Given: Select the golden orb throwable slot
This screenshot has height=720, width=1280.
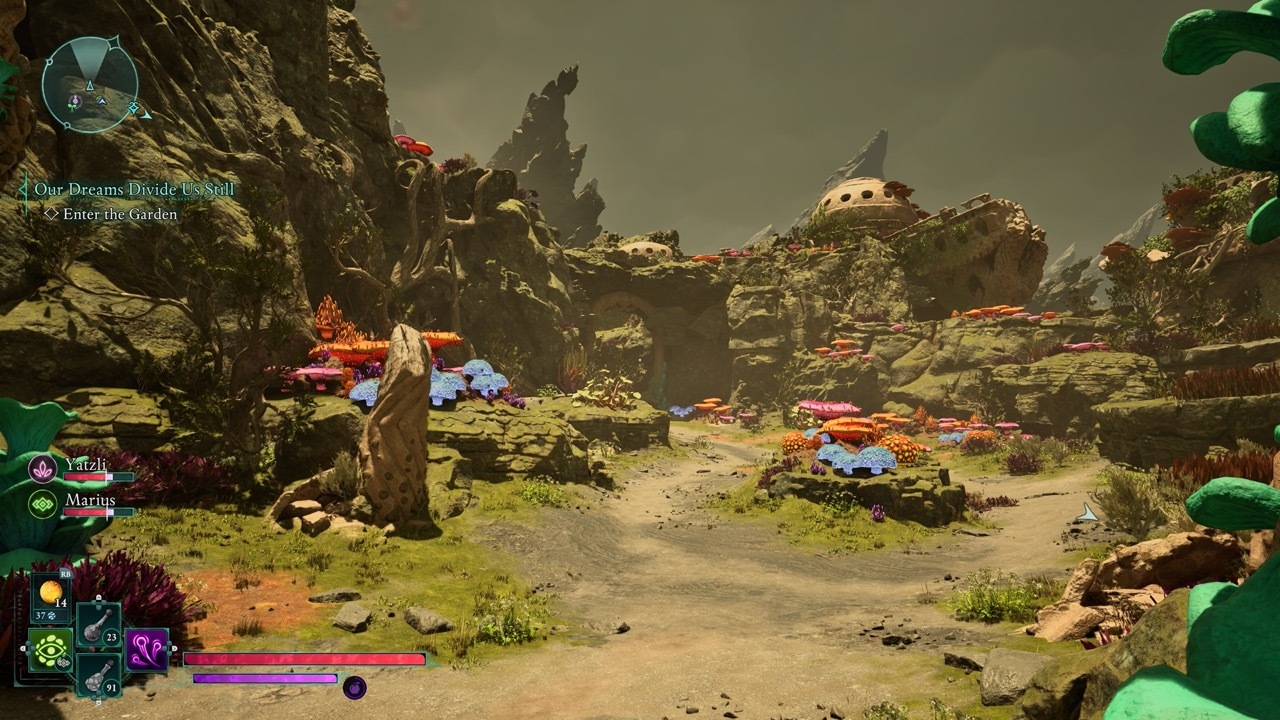Looking at the screenshot, I should click(50, 591).
